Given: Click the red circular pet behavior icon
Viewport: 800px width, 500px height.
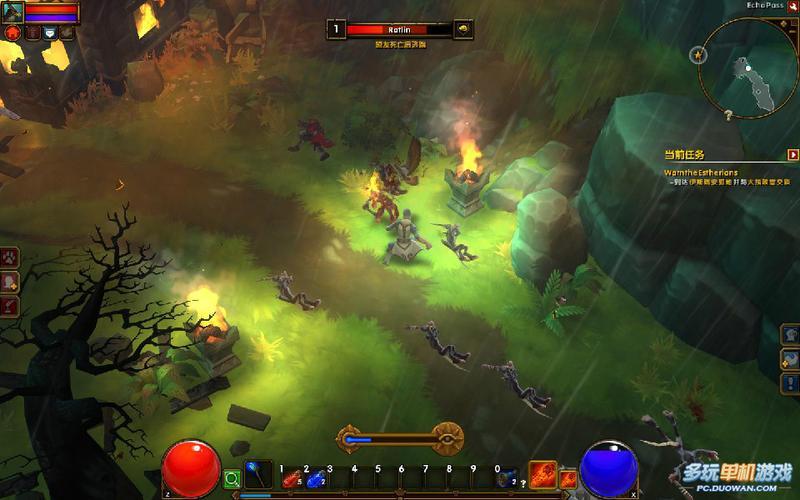Looking at the screenshot, I should 13,32.
